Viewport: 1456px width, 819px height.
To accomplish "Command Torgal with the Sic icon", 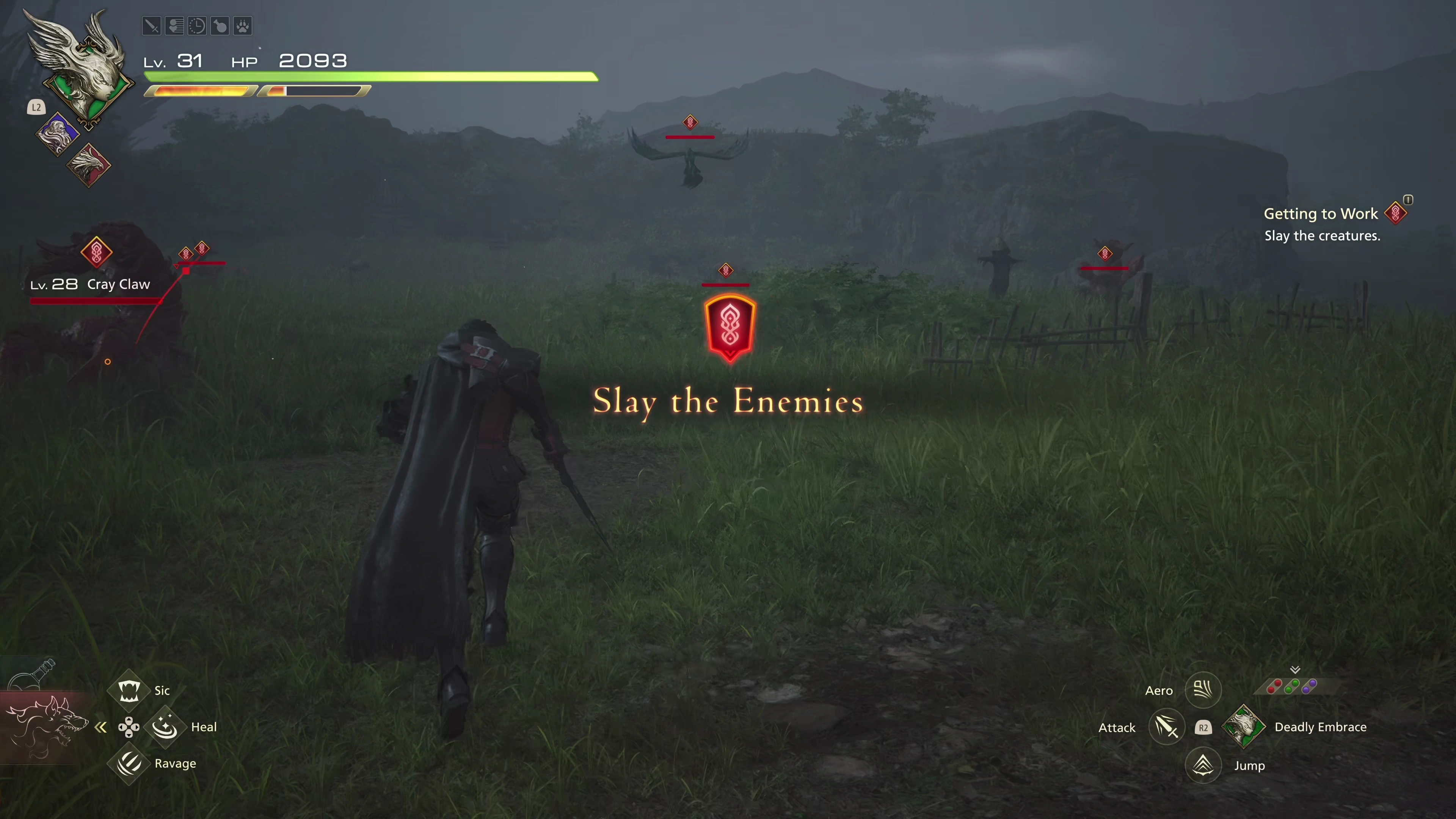I will click(129, 690).
